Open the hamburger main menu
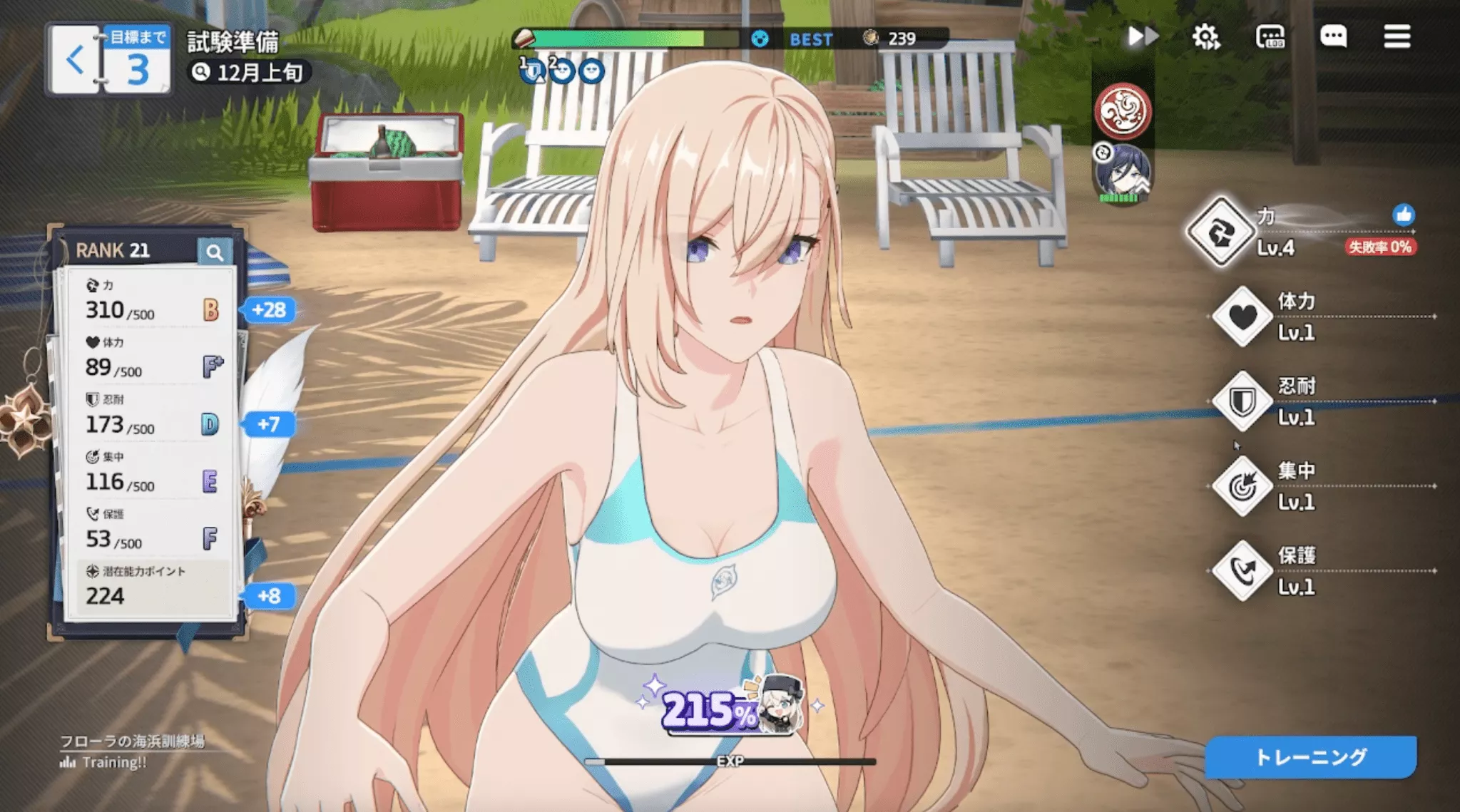1460x812 pixels. 1398,36
